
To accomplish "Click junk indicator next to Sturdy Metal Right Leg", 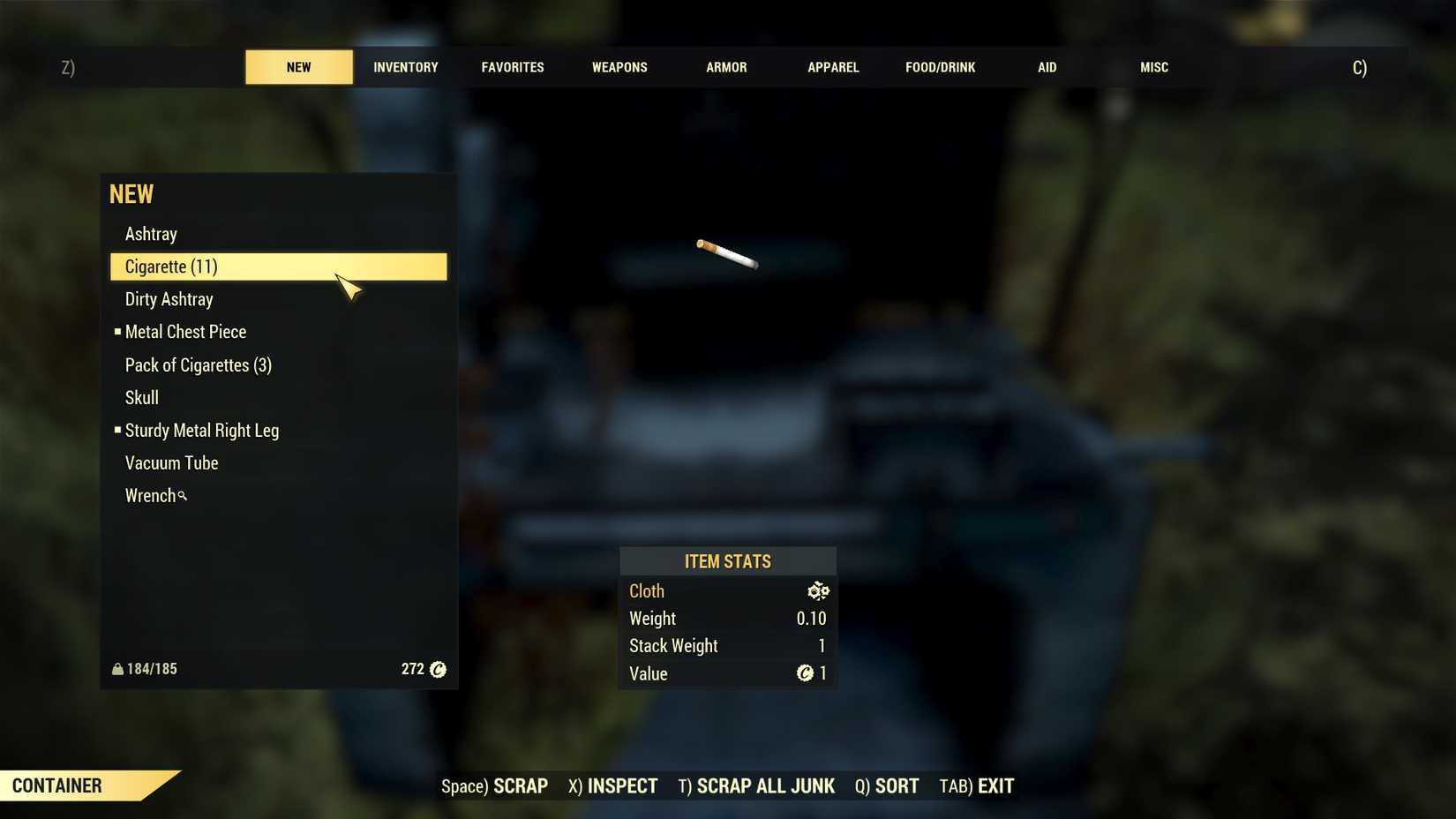I will 116,430.
